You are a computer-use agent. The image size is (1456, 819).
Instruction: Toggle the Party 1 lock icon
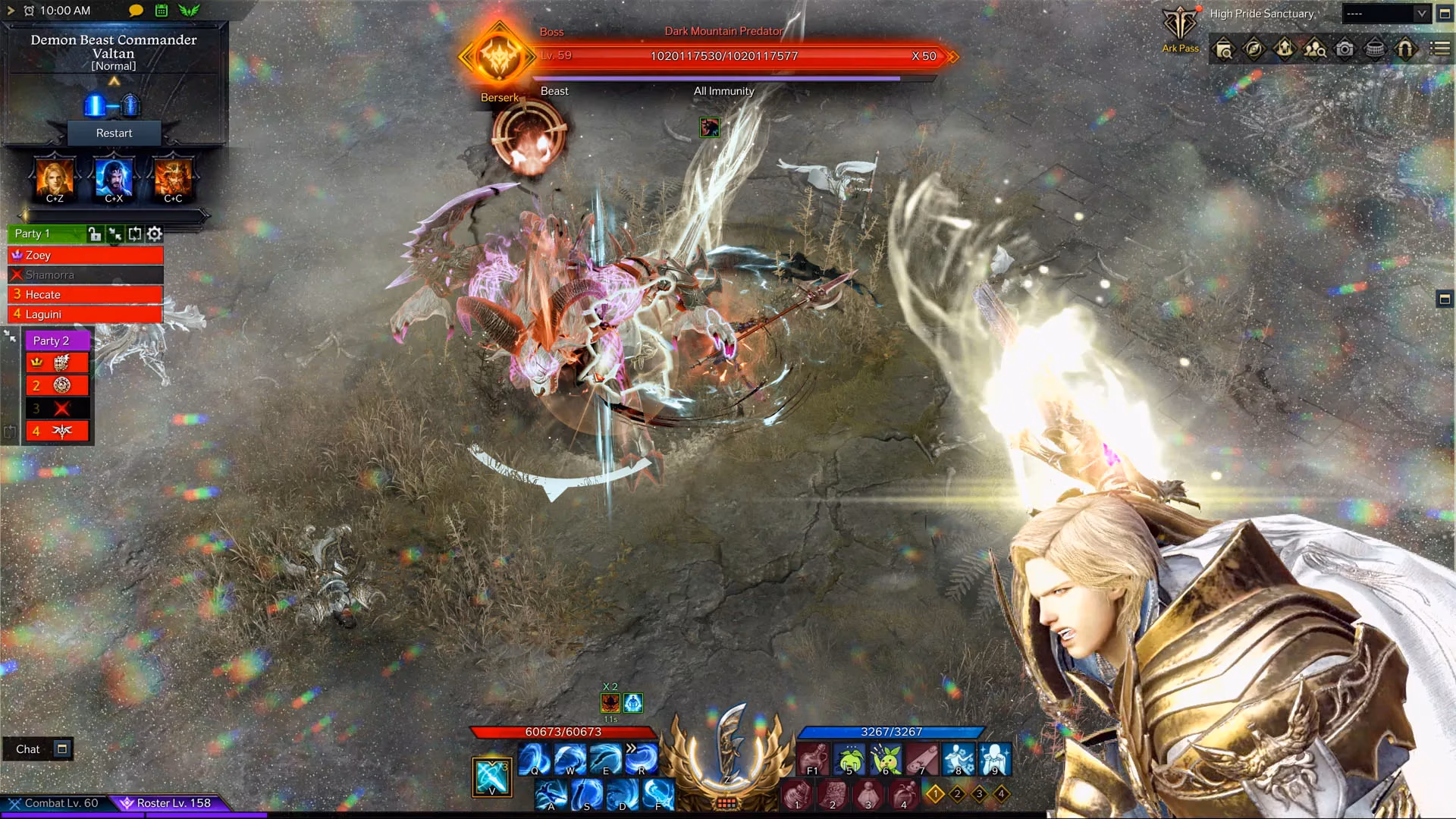pyautogui.click(x=94, y=234)
